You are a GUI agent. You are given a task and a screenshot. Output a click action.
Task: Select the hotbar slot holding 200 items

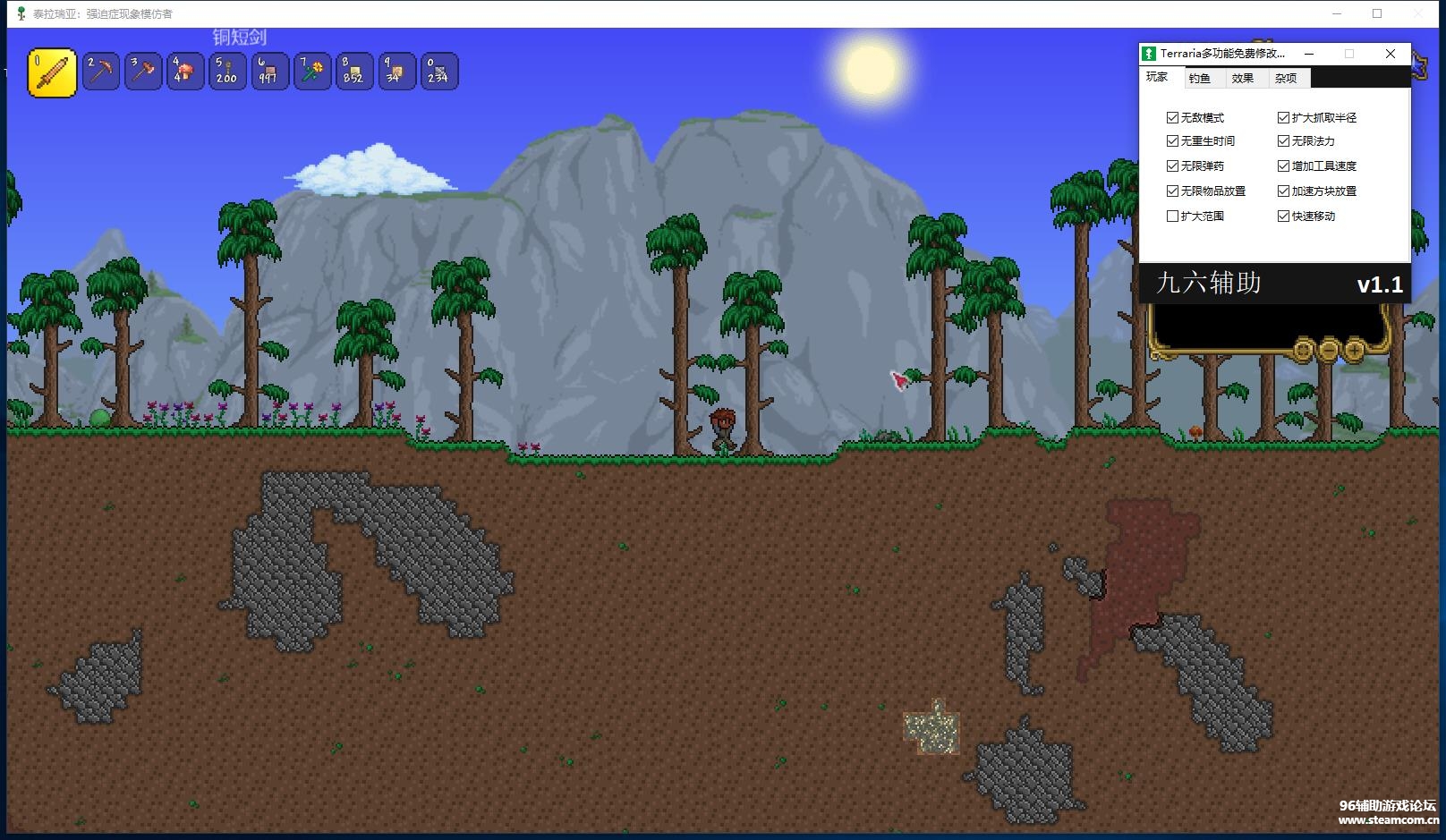(x=226, y=72)
